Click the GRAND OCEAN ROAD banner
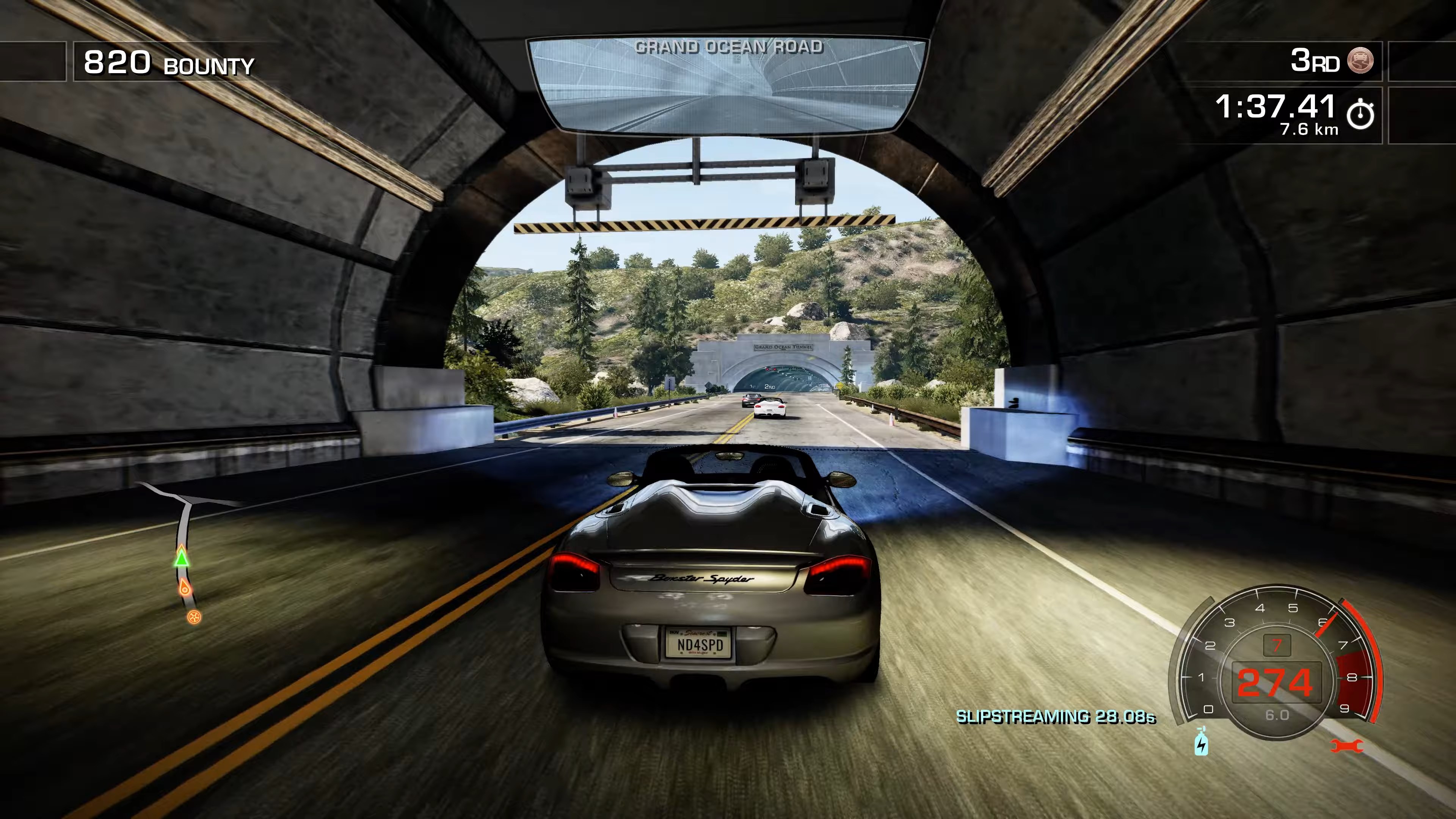The height and width of the screenshot is (819, 1456). tap(729, 47)
